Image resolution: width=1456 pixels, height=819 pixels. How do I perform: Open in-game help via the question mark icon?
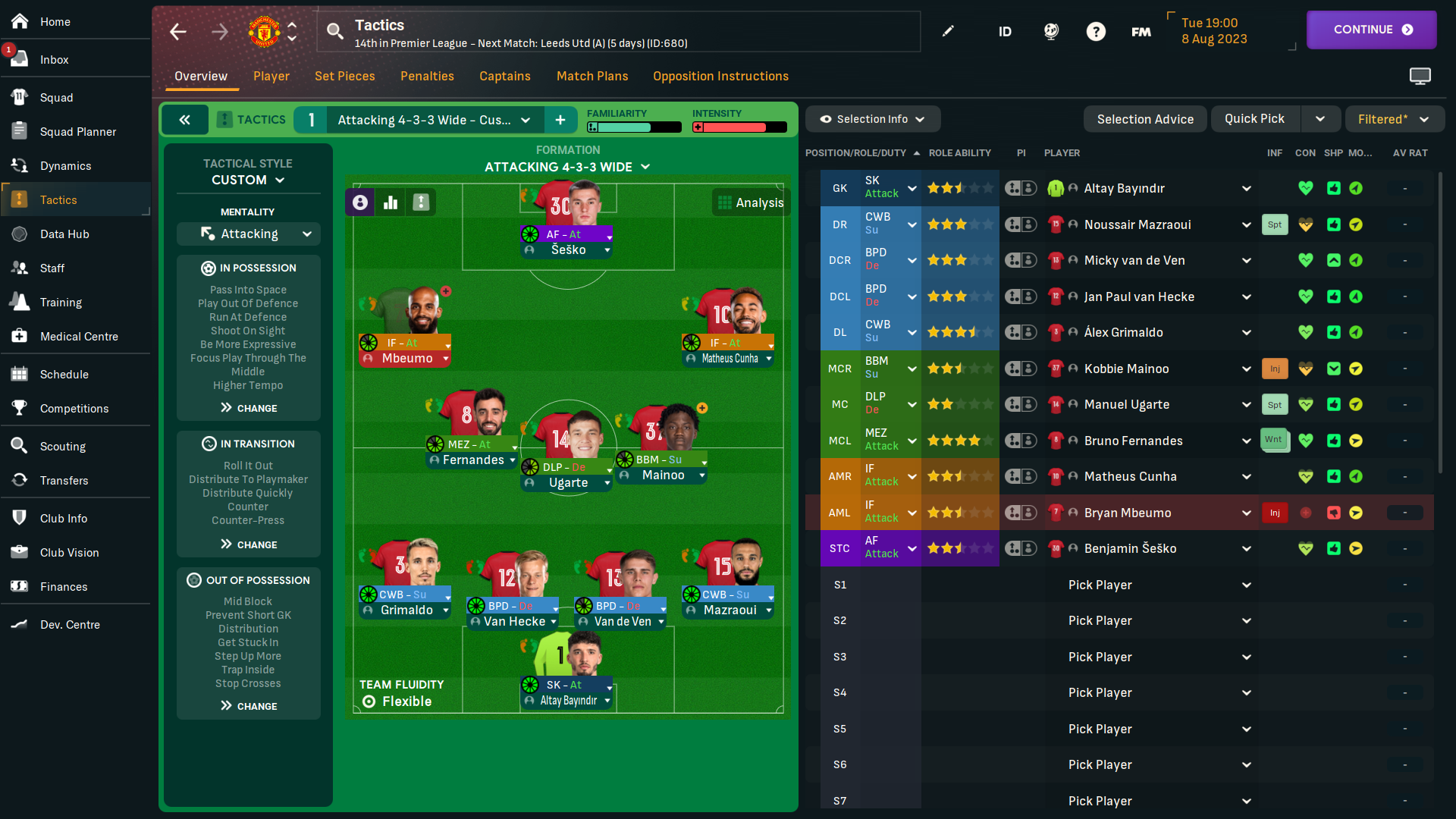click(x=1097, y=31)
